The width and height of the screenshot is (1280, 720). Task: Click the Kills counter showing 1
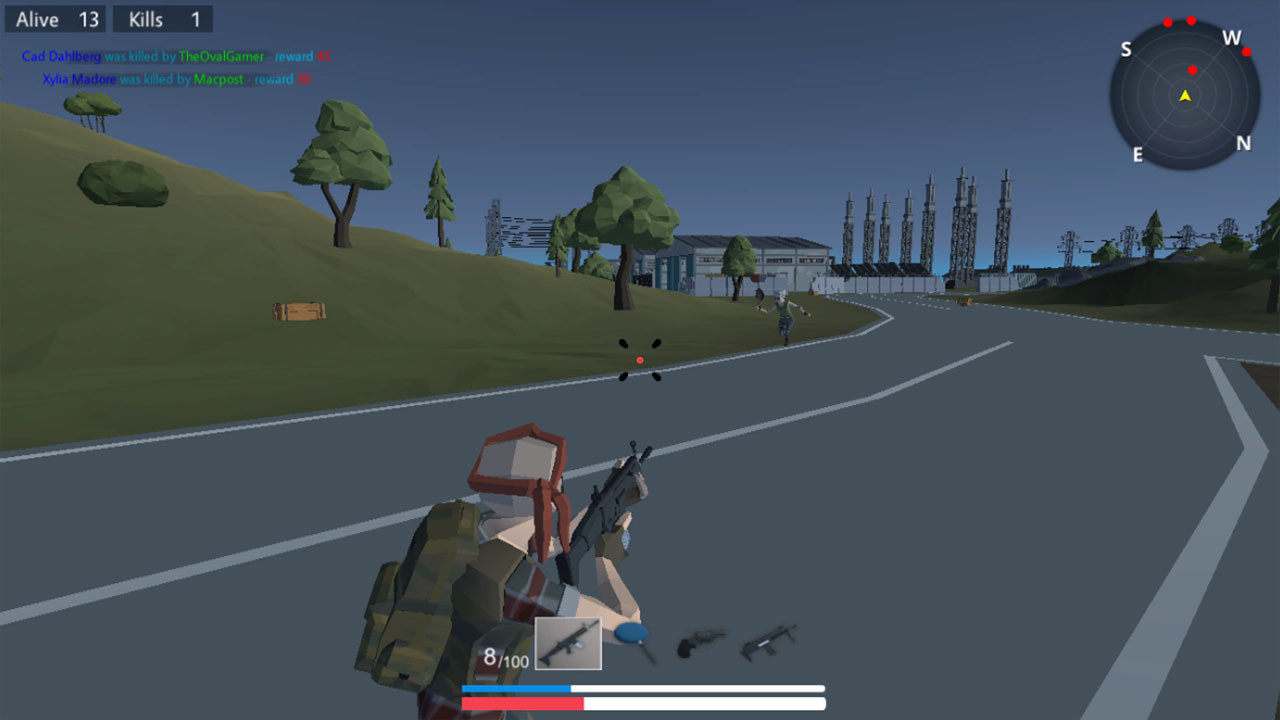pyautogui.click(x=162, y=18)
